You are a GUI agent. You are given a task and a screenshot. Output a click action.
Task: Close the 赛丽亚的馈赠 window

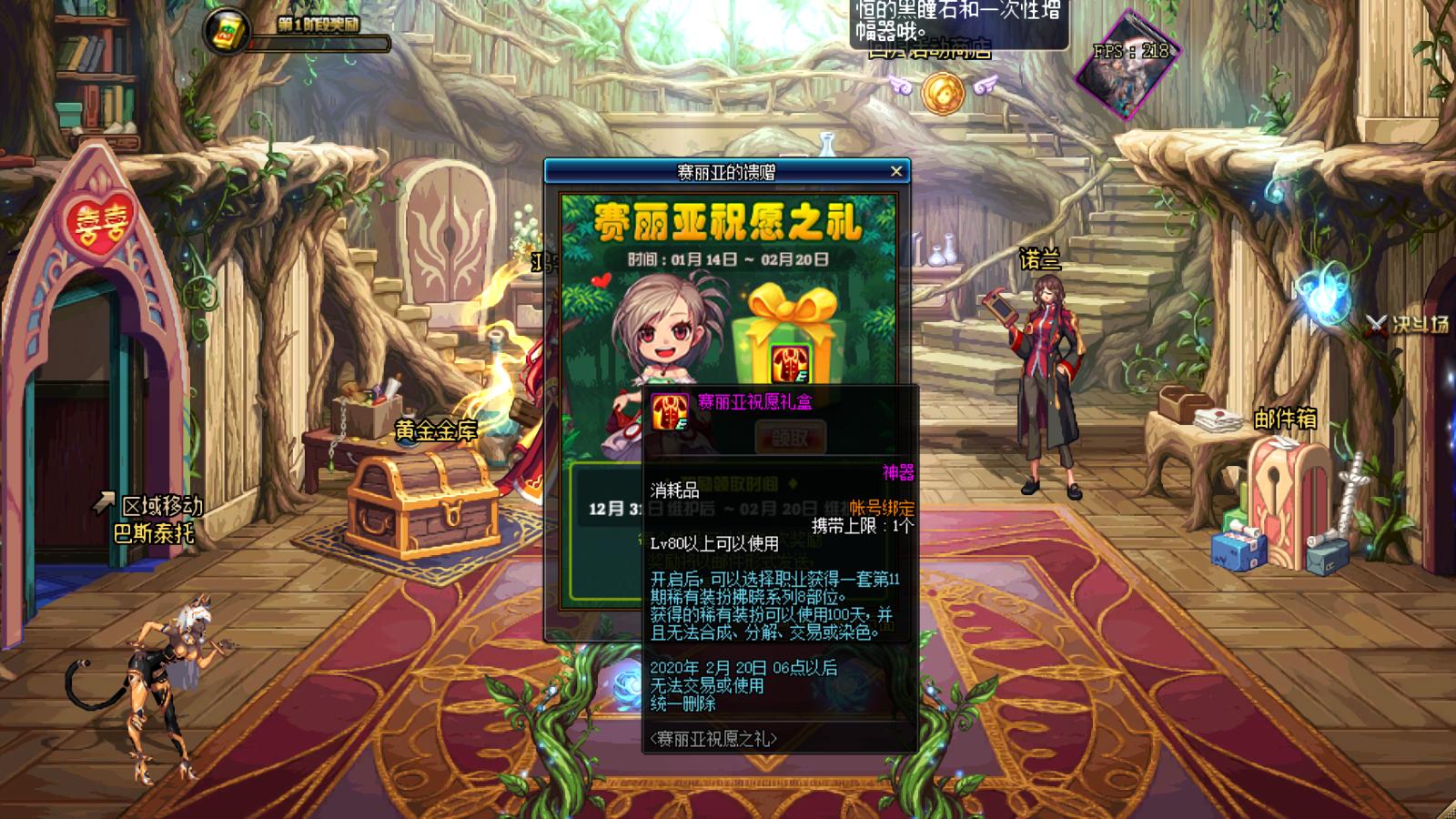click(x=896, y=171)
